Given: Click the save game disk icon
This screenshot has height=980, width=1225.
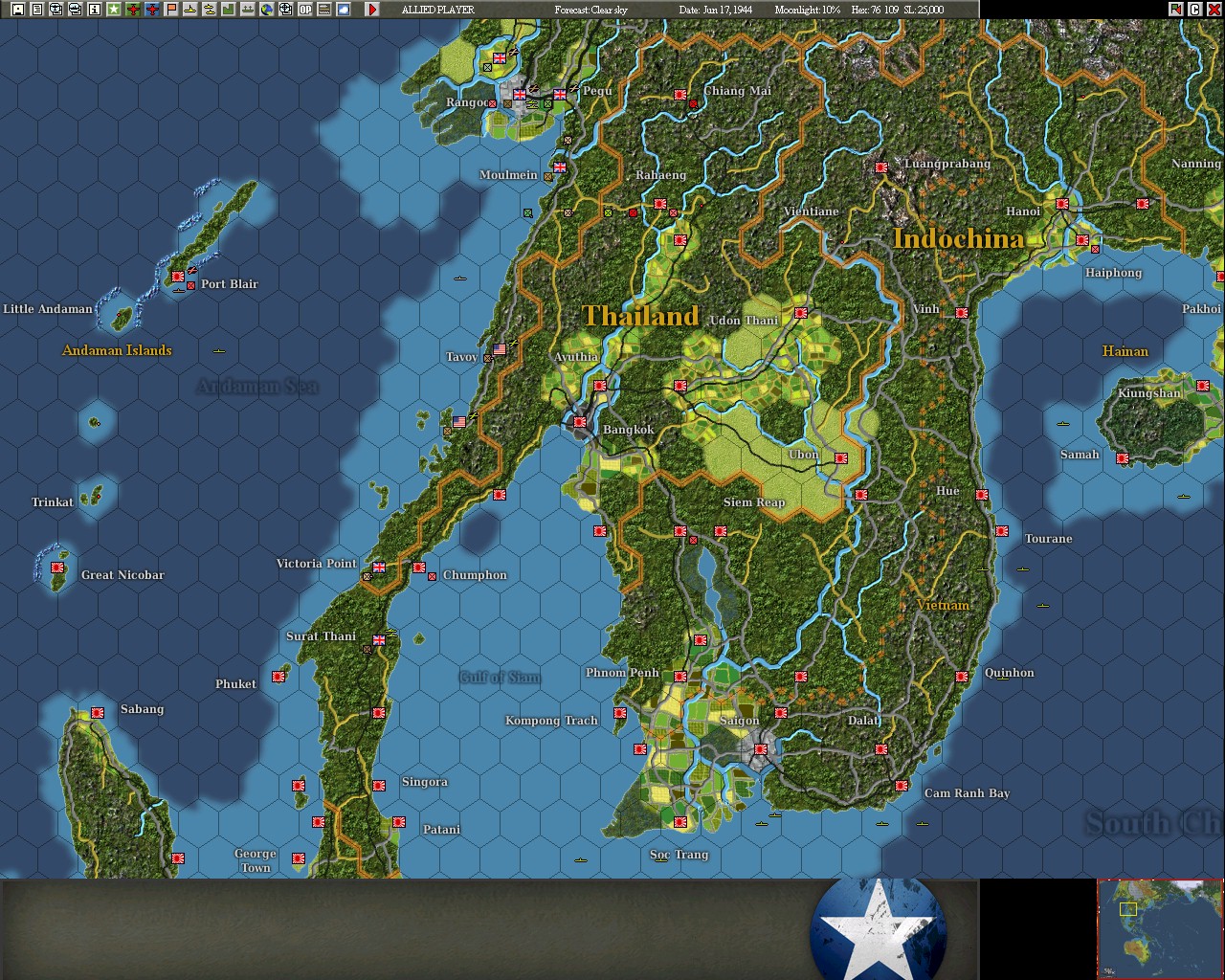Looking at the screenshot, I should tap(17, 9).
